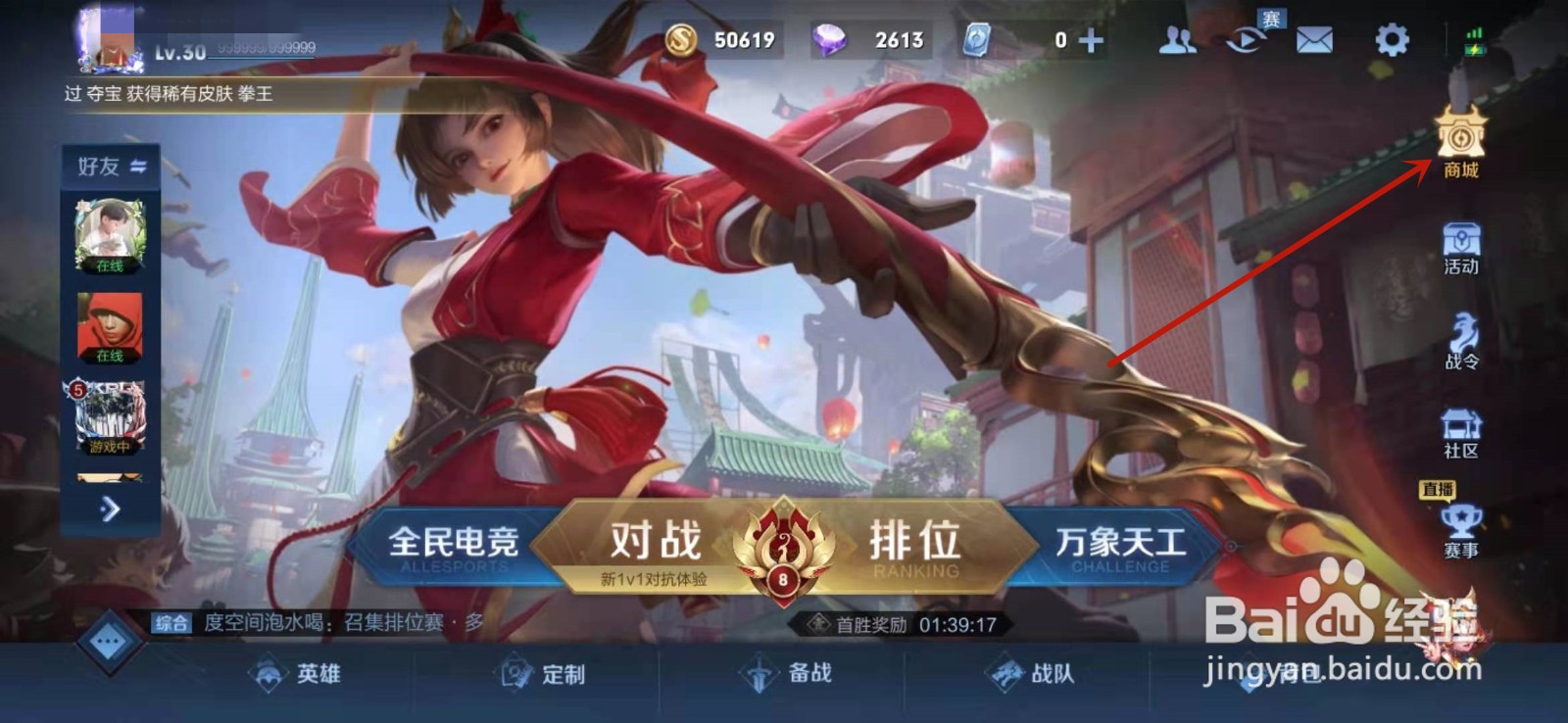
Task: Open the mail inbox icon
Action: click(x=1313, y=40)
